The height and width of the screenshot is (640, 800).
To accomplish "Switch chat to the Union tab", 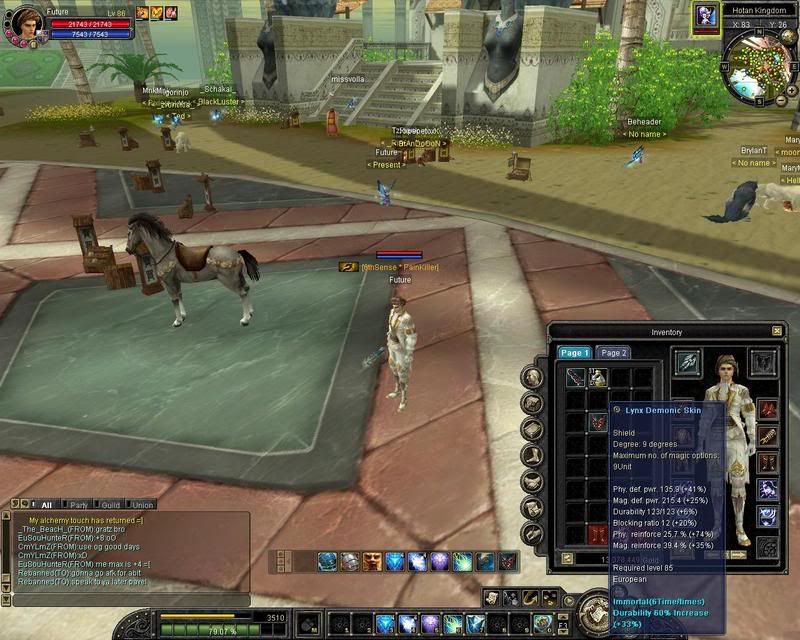I will point(142,505).
